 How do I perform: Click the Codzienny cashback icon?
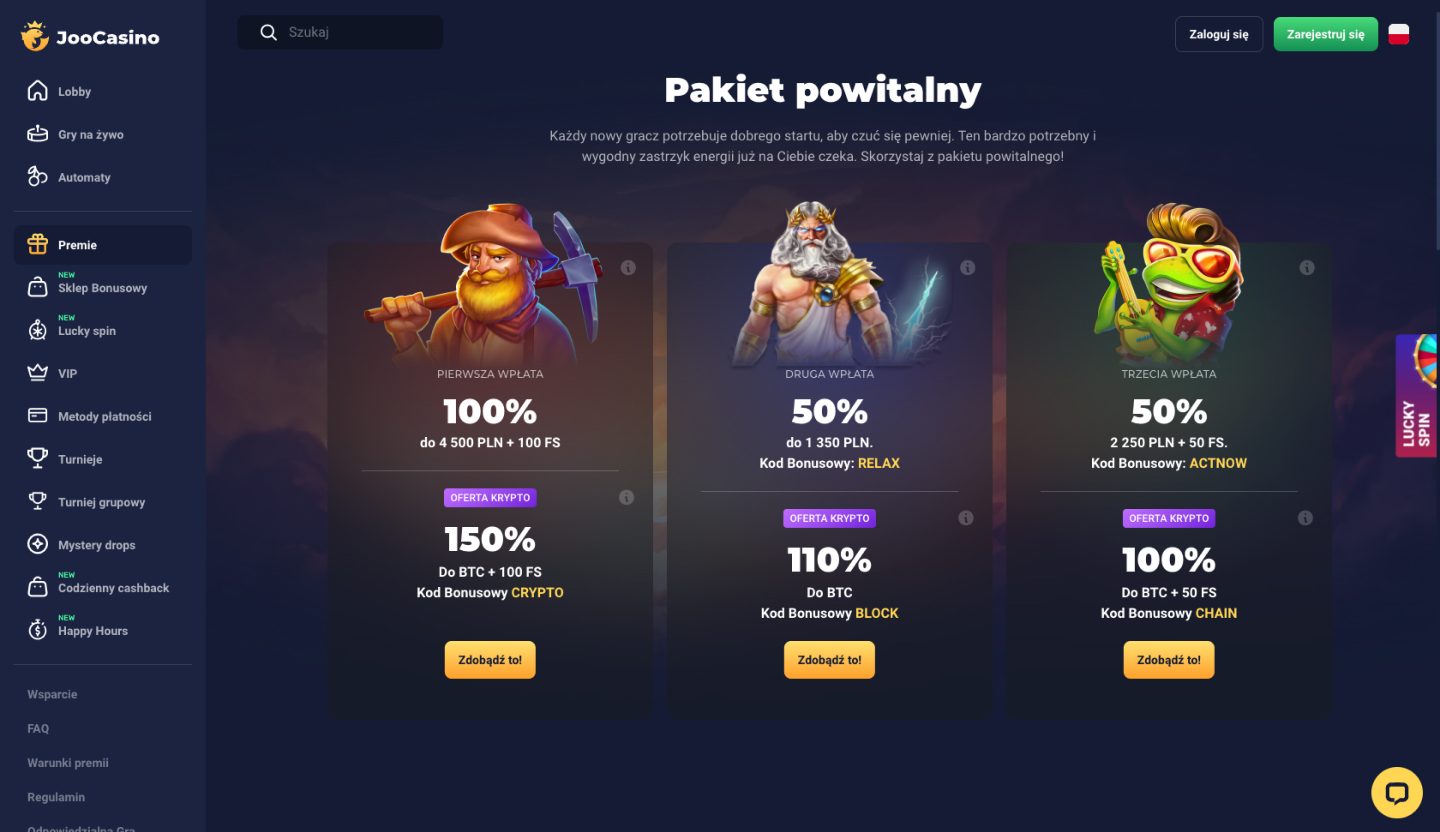[x=40, y=587]
